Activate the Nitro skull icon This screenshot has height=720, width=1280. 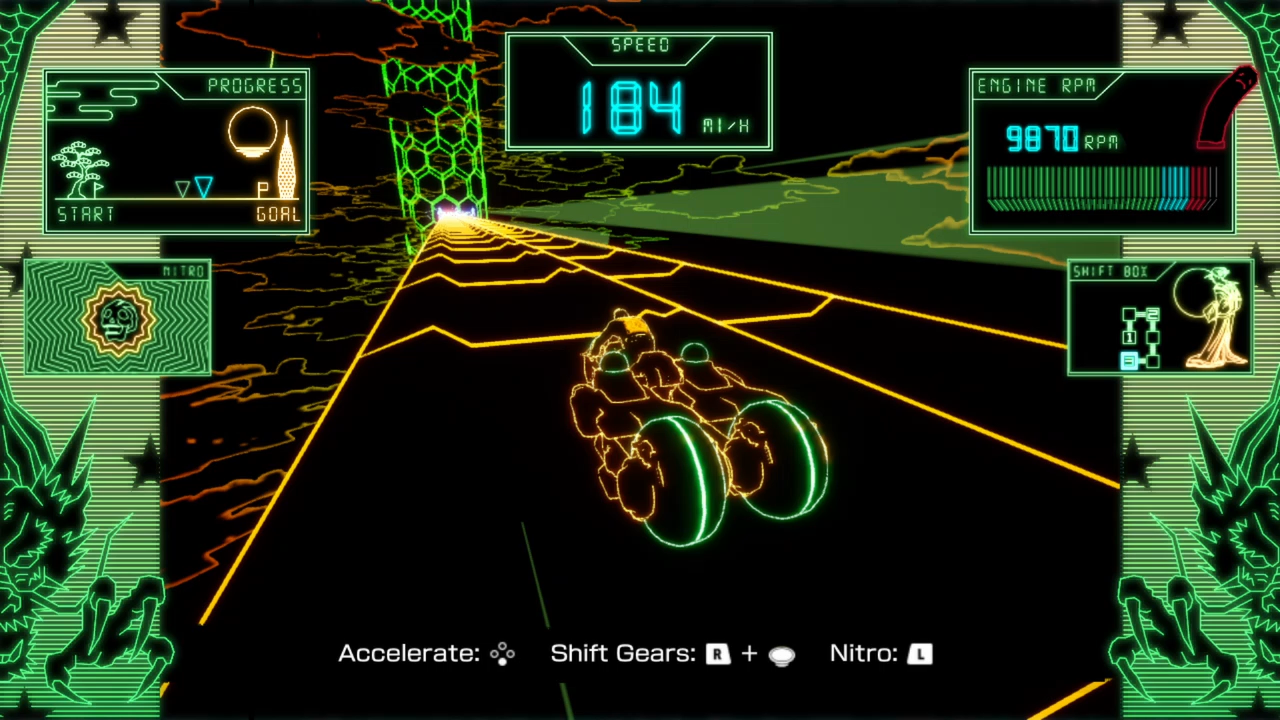coord(119,320)
